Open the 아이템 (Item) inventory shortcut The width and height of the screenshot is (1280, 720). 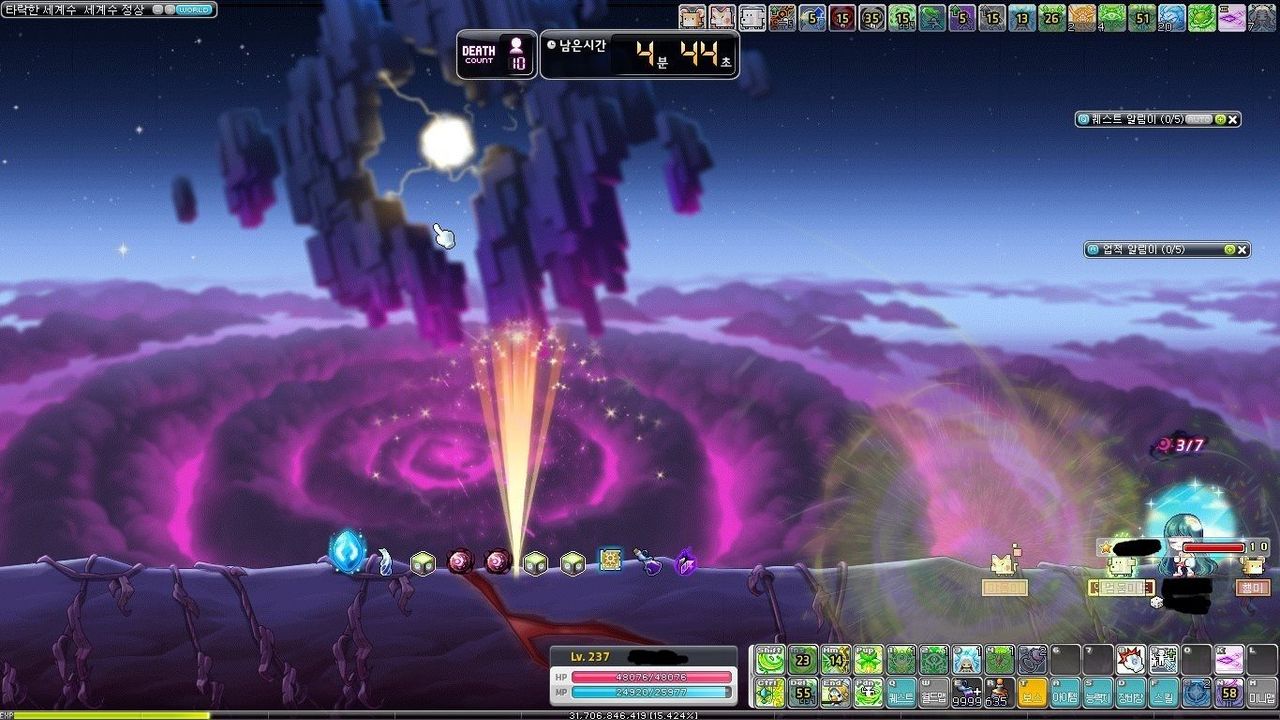pyautogui.click(x=1065, y=693)
